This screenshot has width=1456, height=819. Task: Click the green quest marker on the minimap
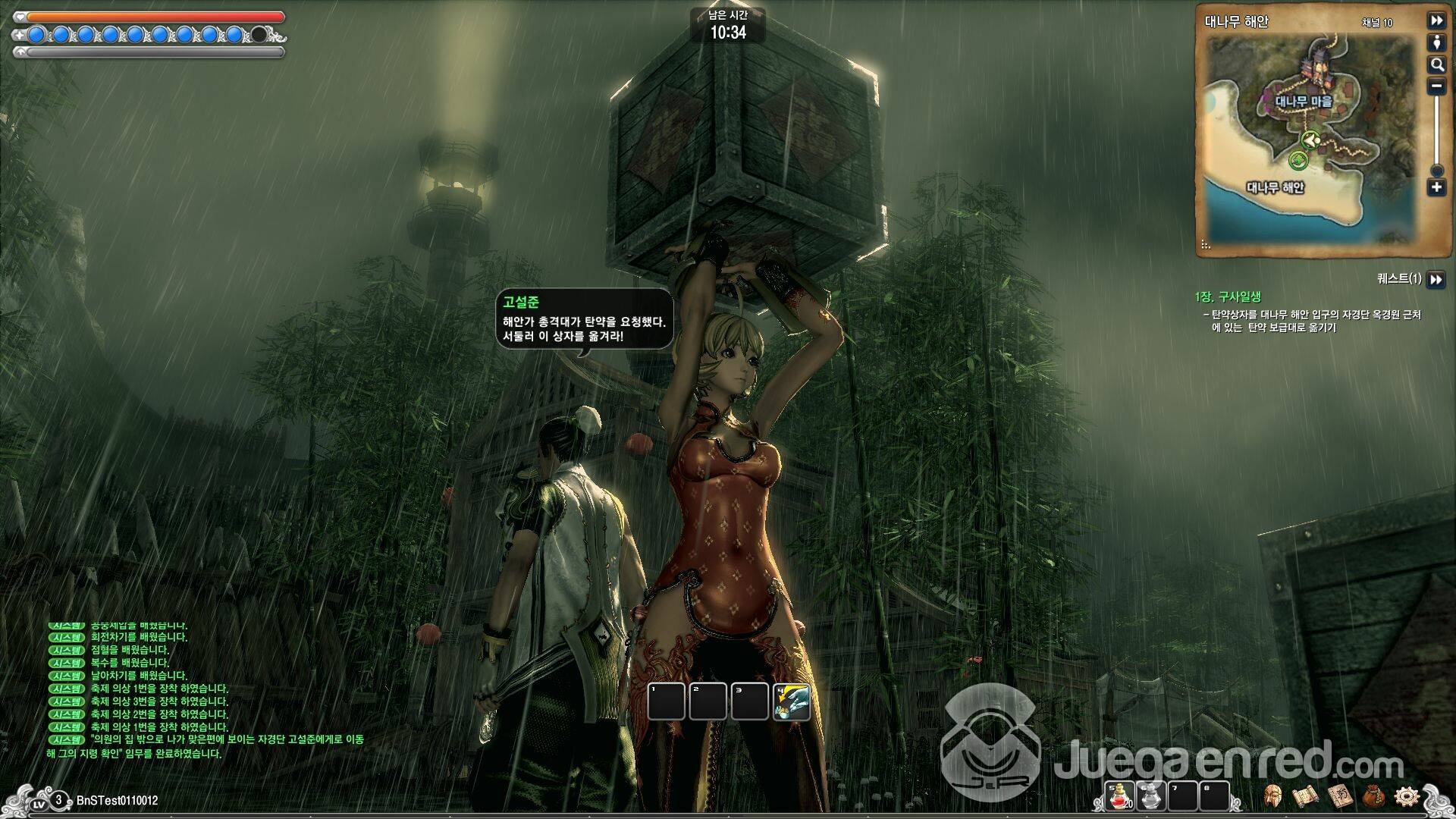pyautogui.click(x=1298, y=160)
